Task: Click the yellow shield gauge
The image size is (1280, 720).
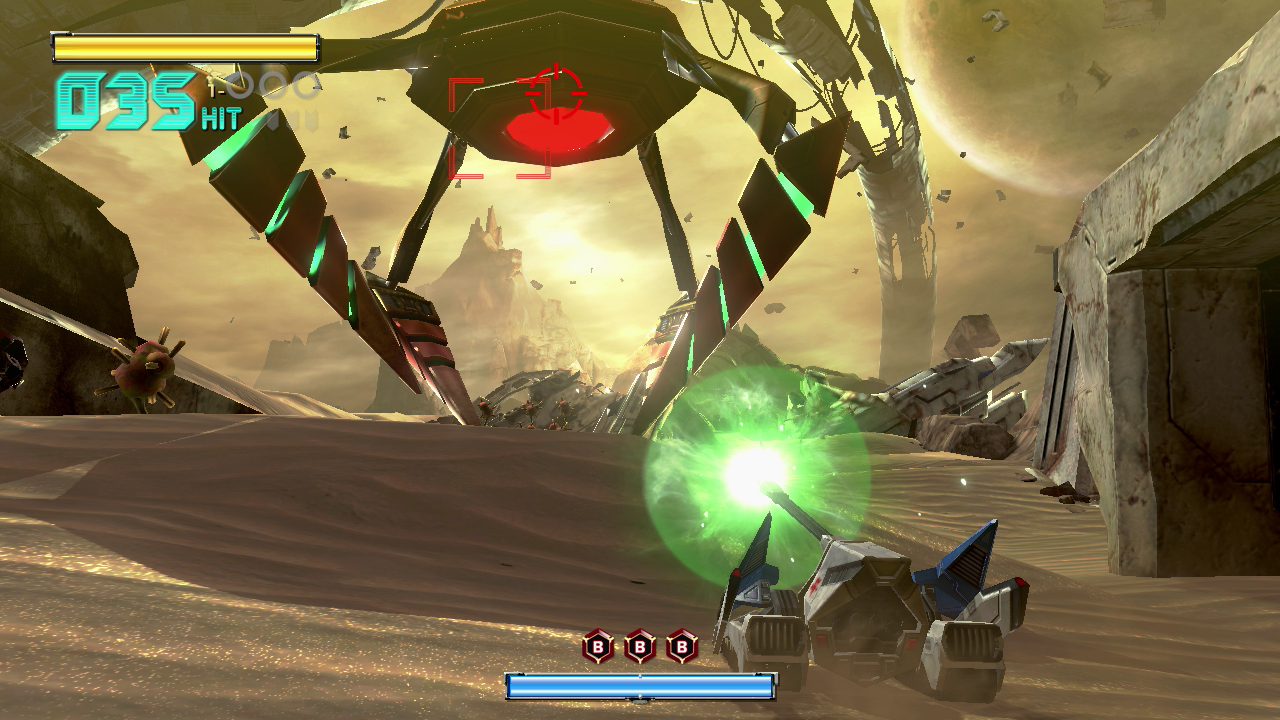Action: coord(185,43)
